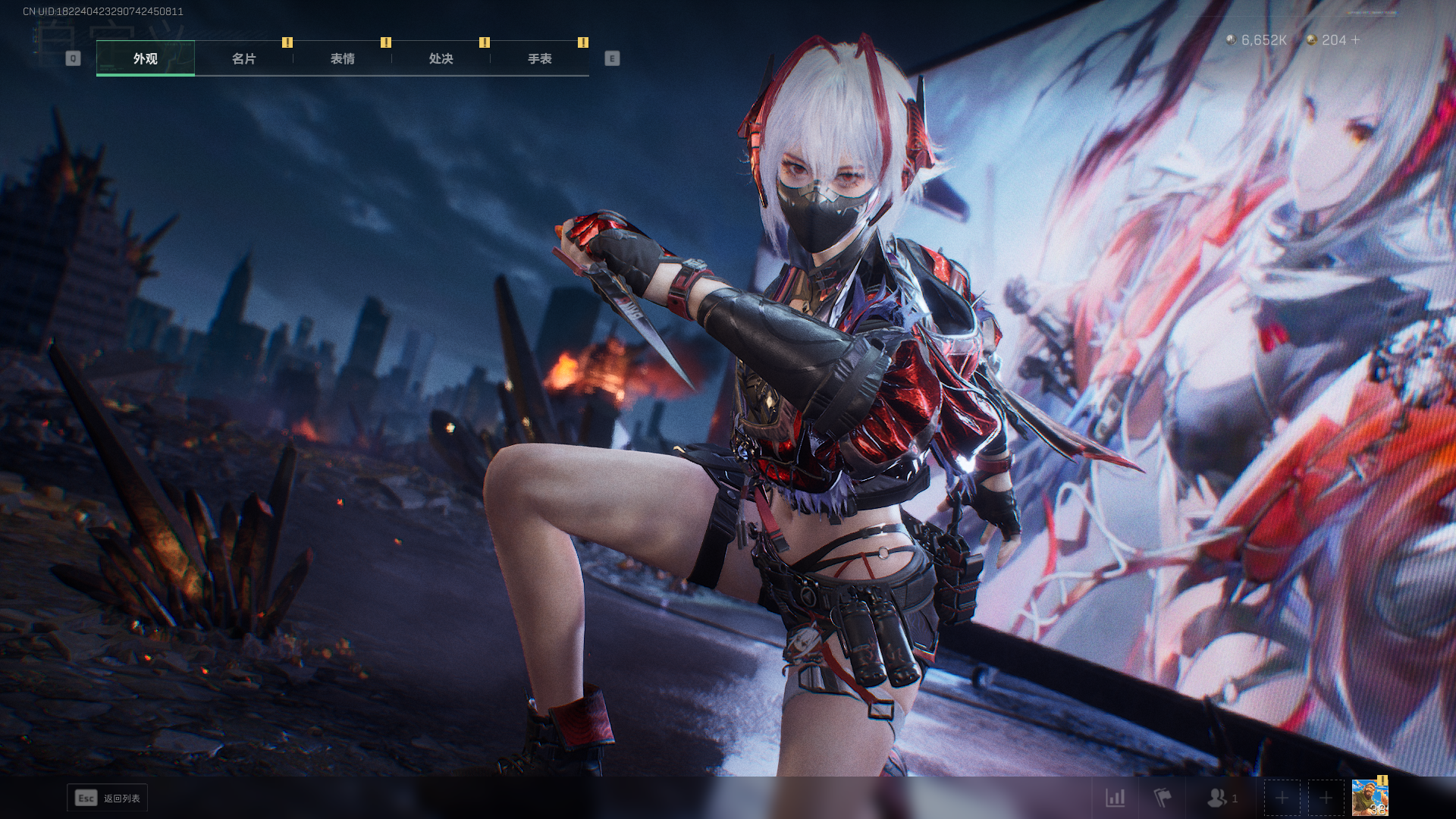This screenshot has height=819, width=1456.
Task: Add gold currency with the plus sign
Action: click(1355, 39)
